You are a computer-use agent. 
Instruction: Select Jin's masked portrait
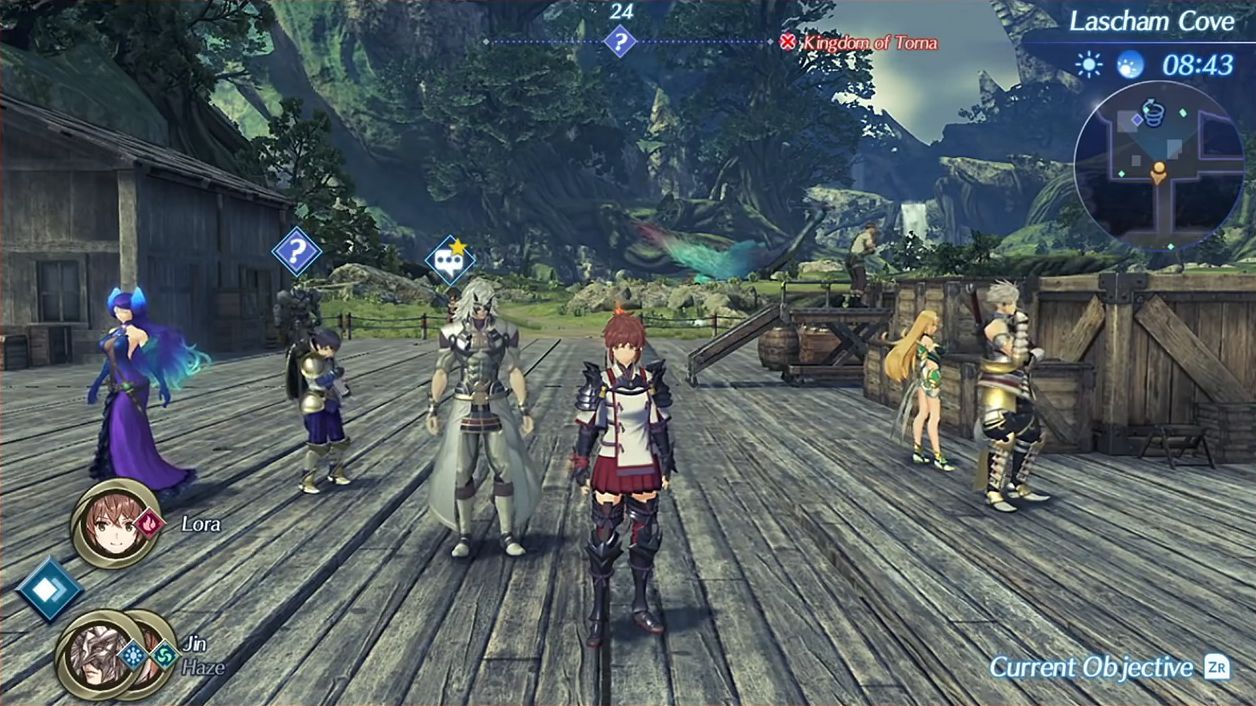[100, 654]
